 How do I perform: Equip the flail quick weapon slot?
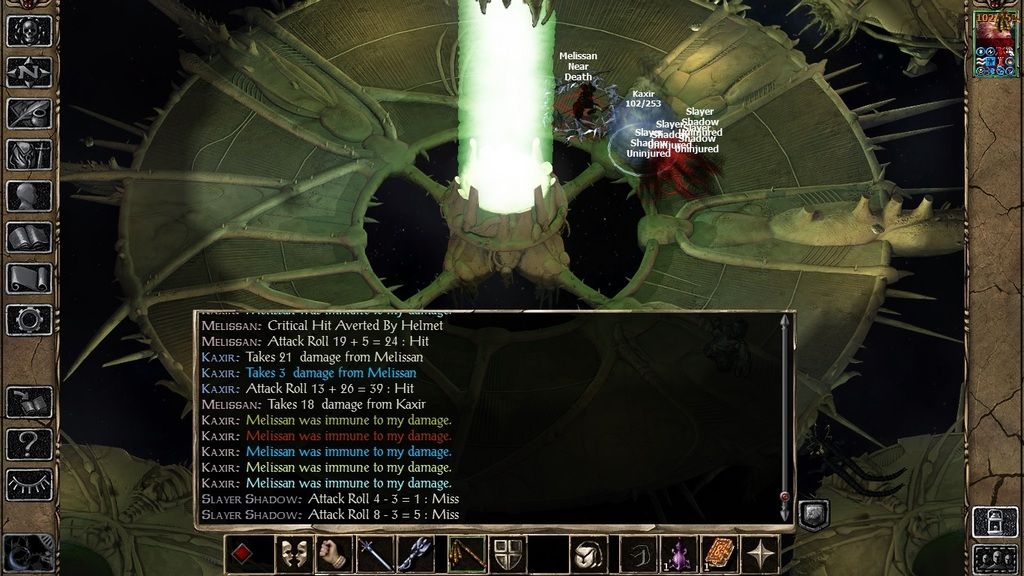click(416, 554)
